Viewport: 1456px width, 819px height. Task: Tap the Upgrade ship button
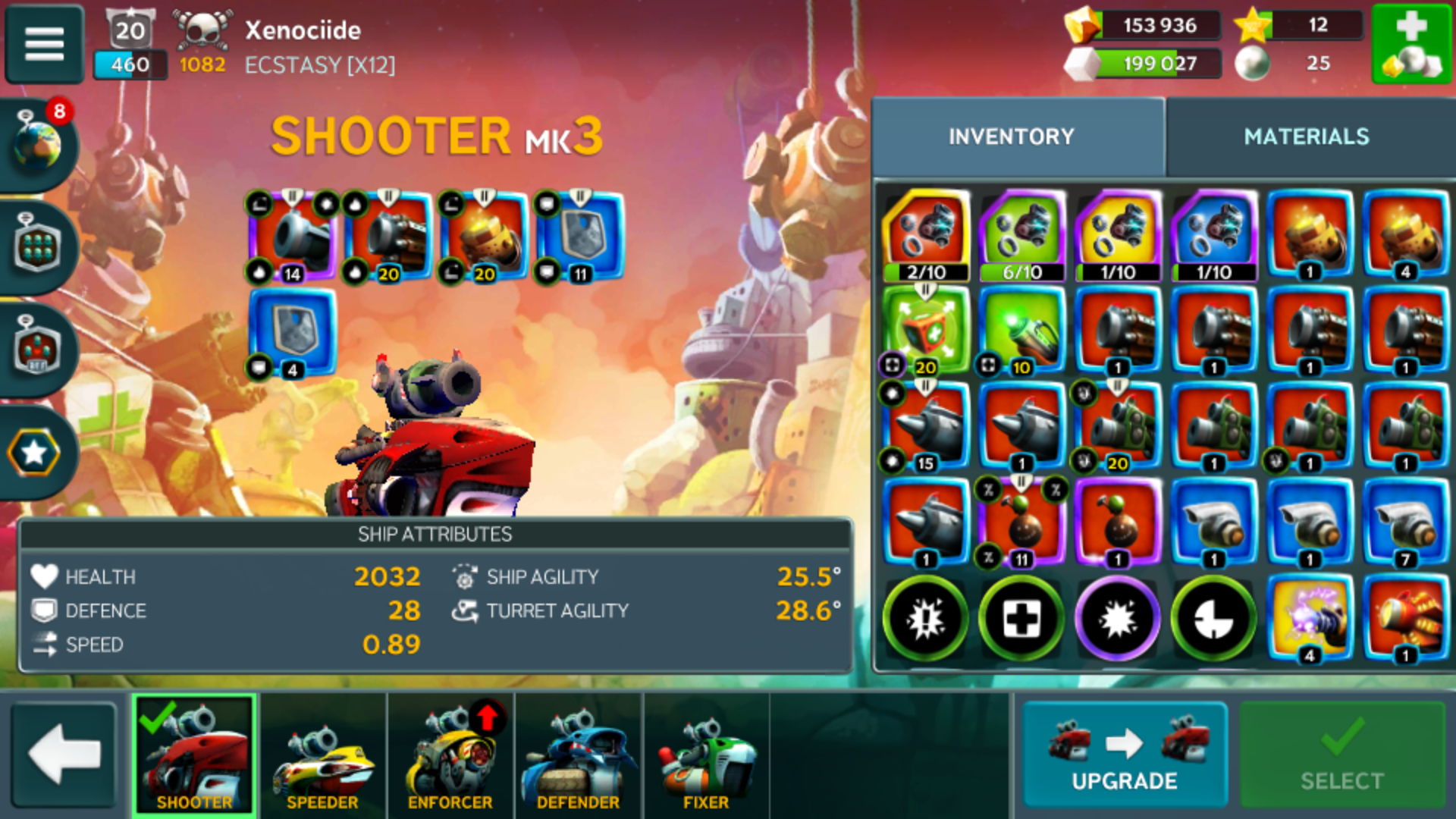point(1124,755)
